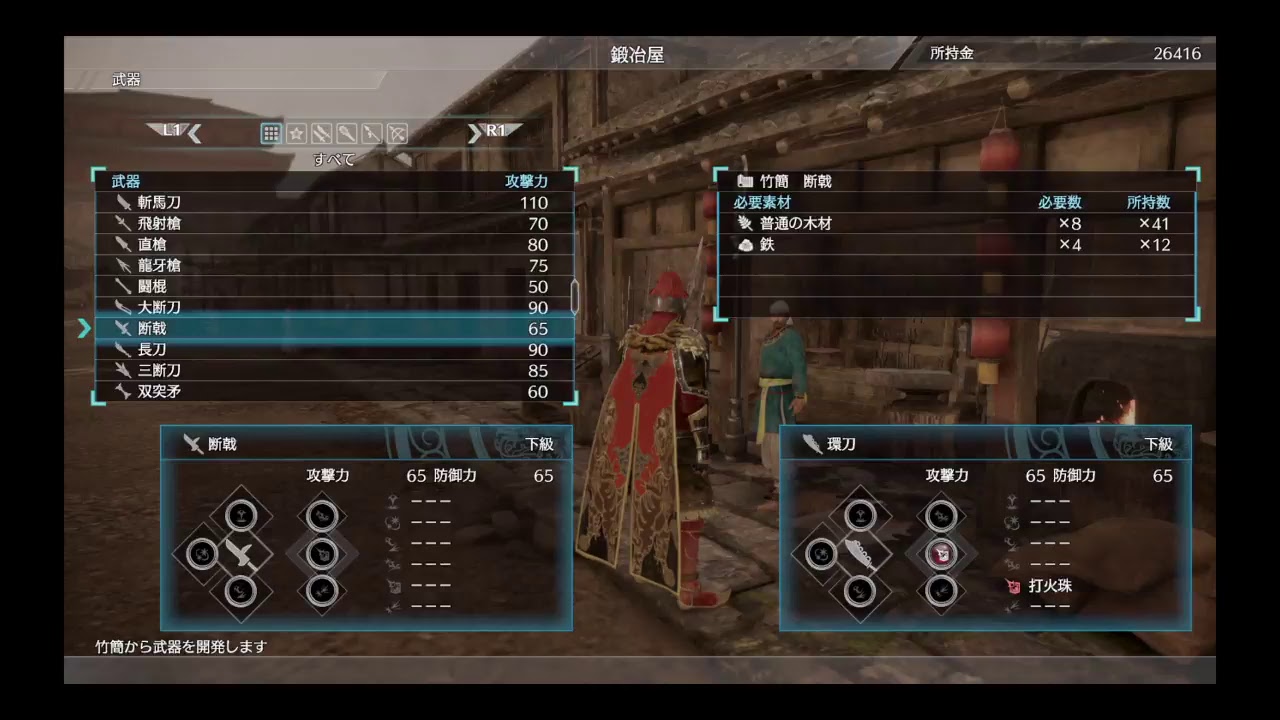This screenshot has height=720, width=1280.
Task: Switch to next filter tab via R1 arrow
Action: [x=475, y=132]
